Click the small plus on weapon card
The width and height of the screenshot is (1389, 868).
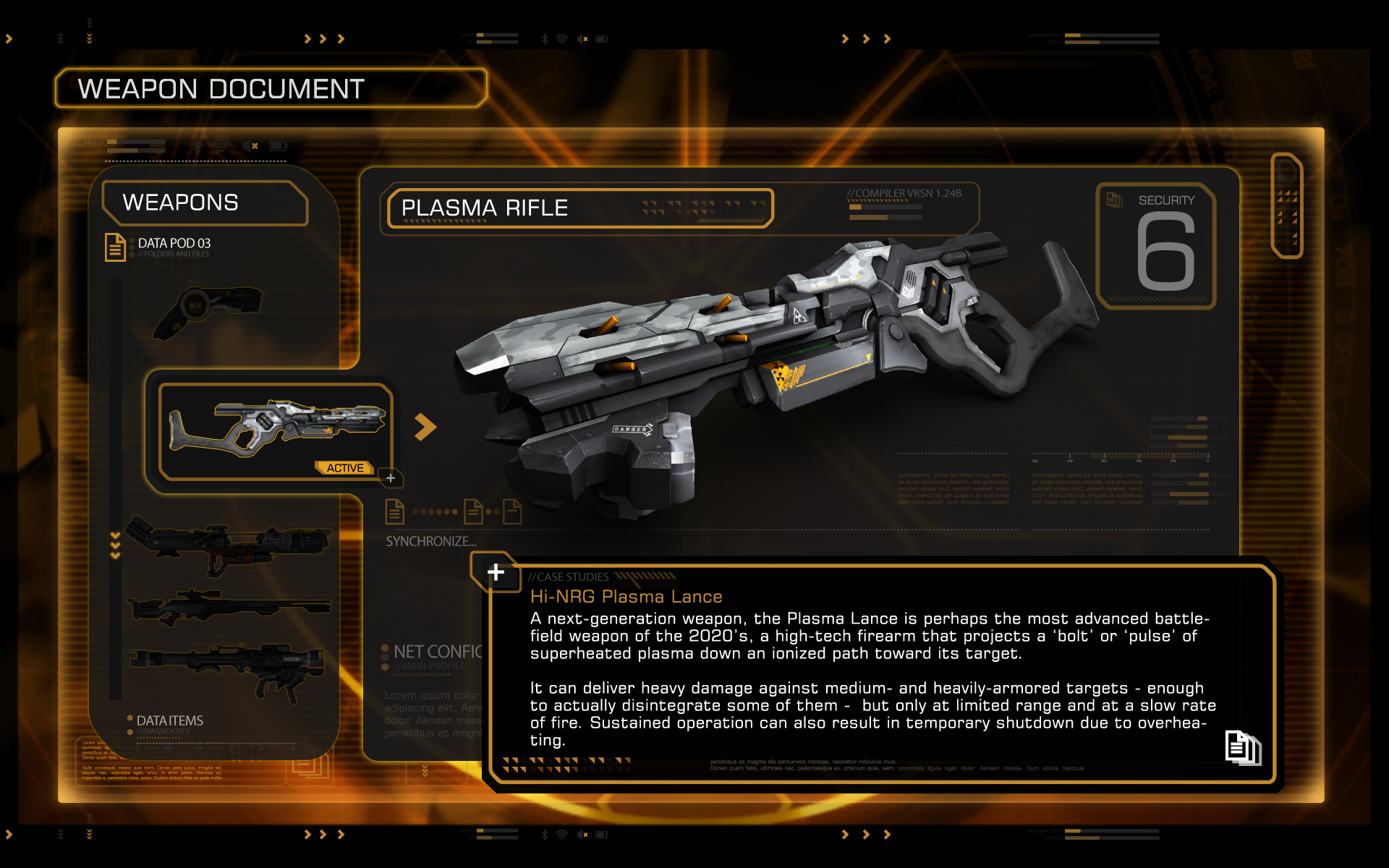pos(391,478)
